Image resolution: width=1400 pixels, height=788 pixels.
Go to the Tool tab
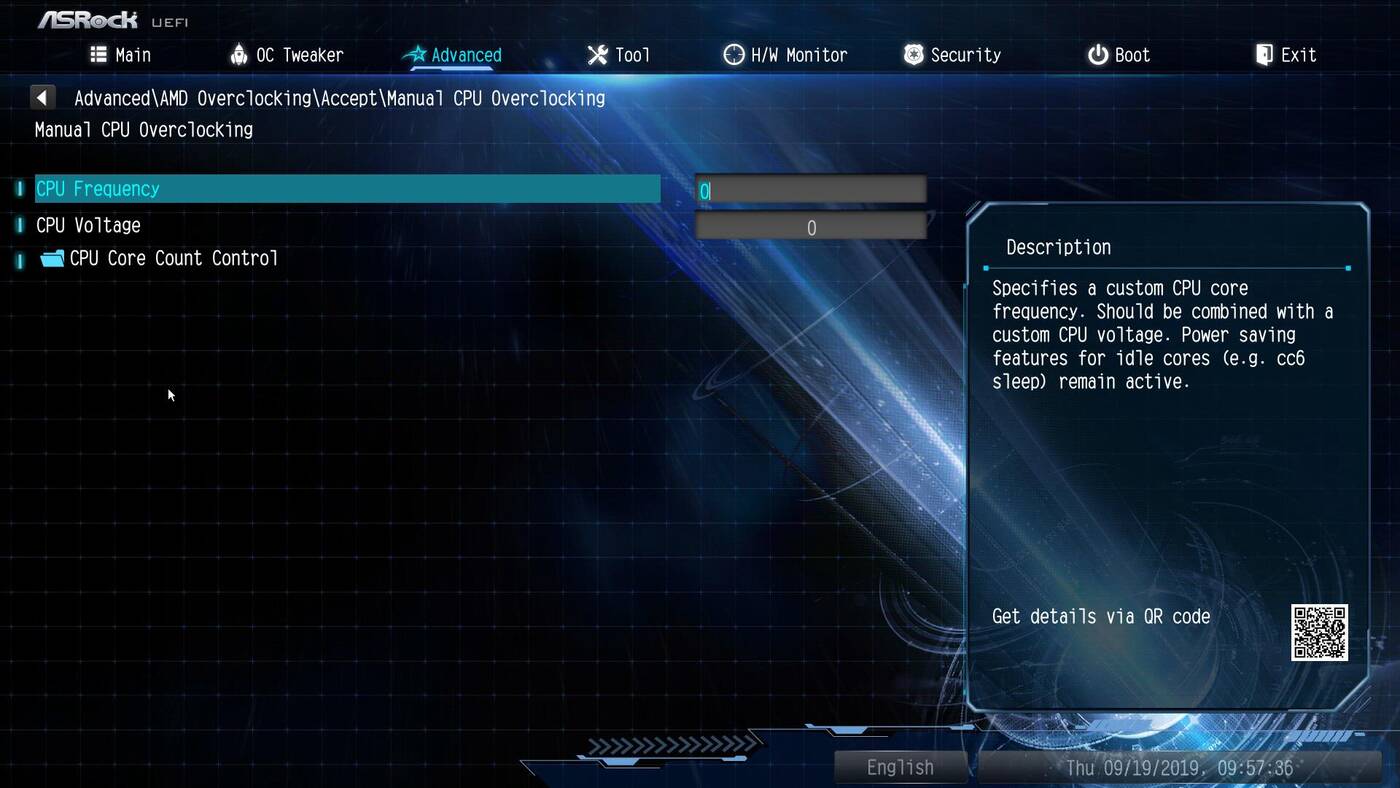(x=618, y=55)
